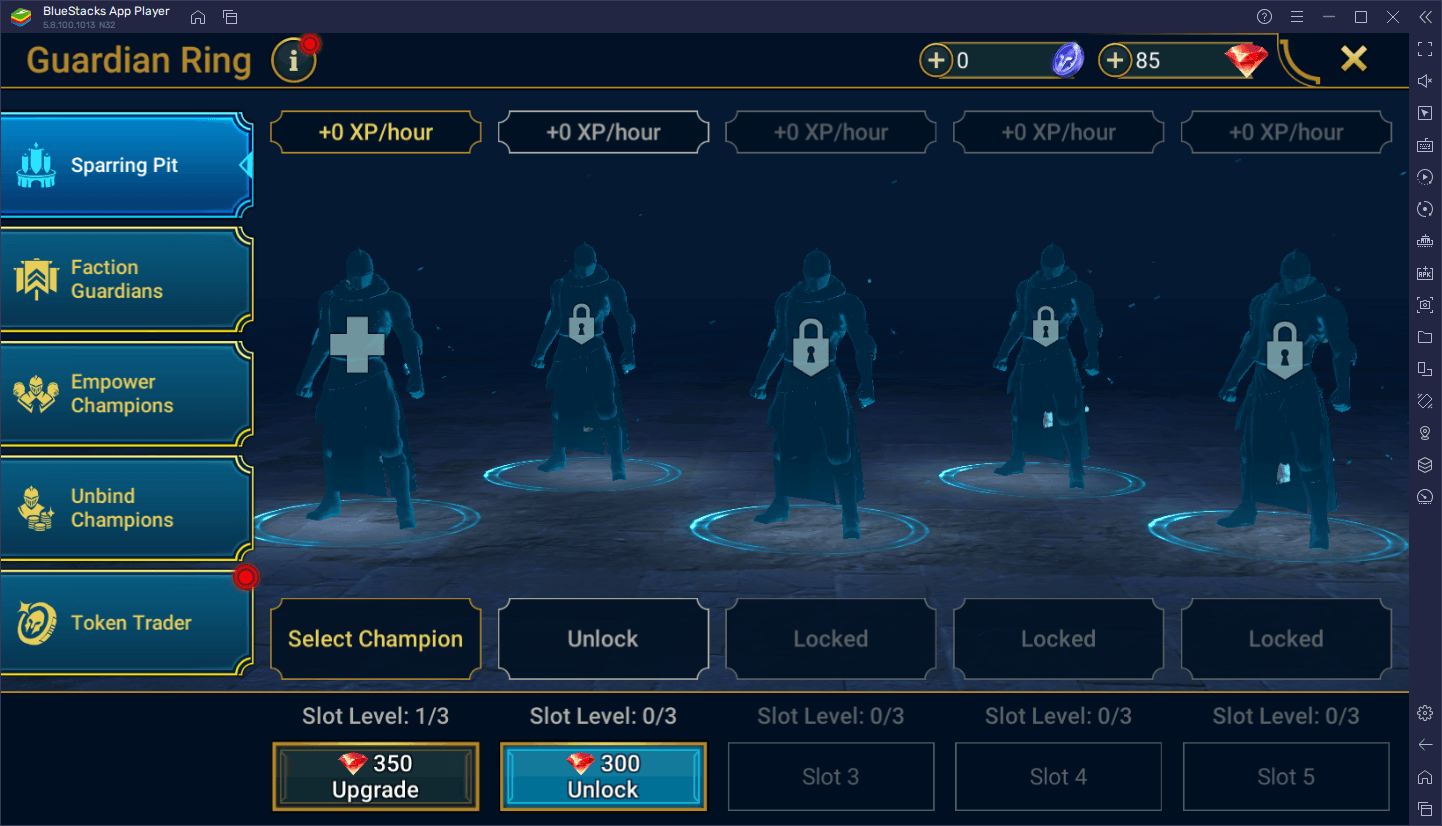Click the Select Champion button
The height and width of the screenshot is (826, 1442).
click(375, 638)
